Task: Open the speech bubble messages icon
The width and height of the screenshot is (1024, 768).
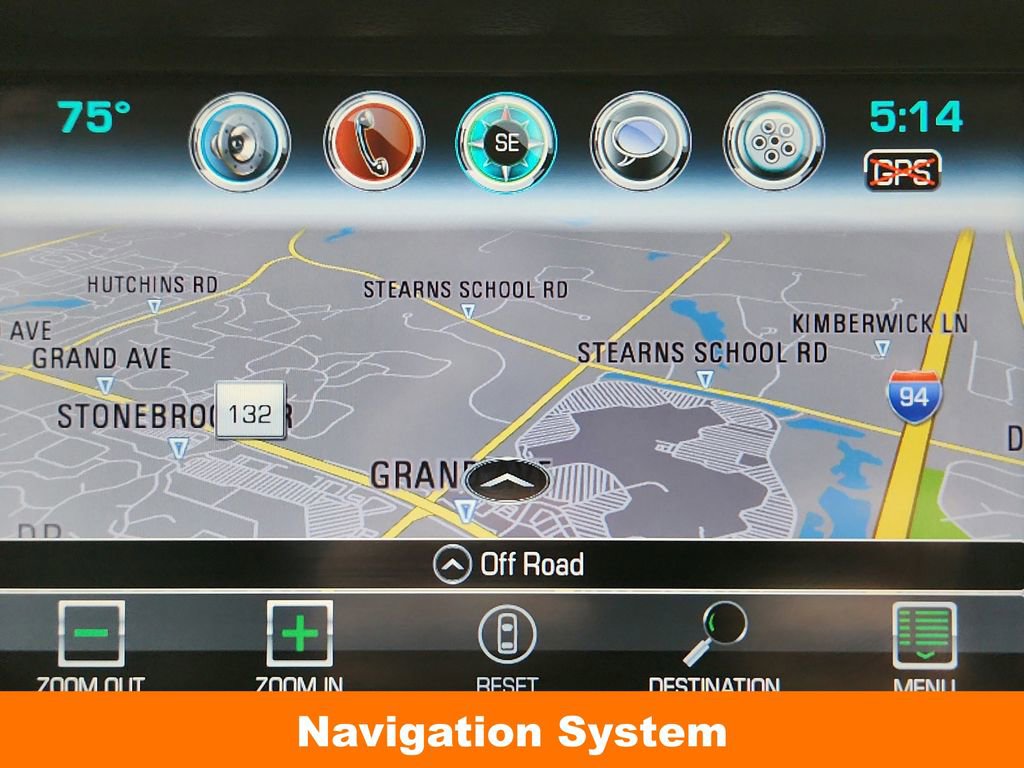Action: [640, 142]
